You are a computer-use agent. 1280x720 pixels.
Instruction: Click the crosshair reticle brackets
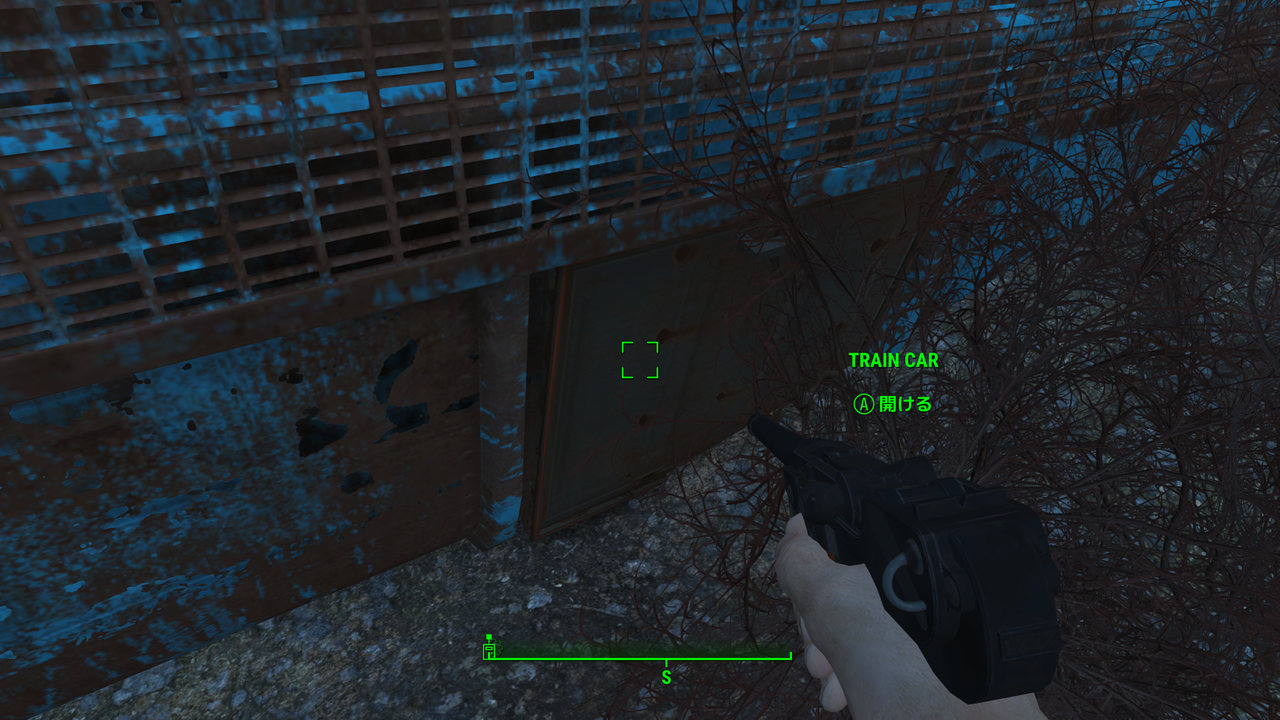pos(641,361)
